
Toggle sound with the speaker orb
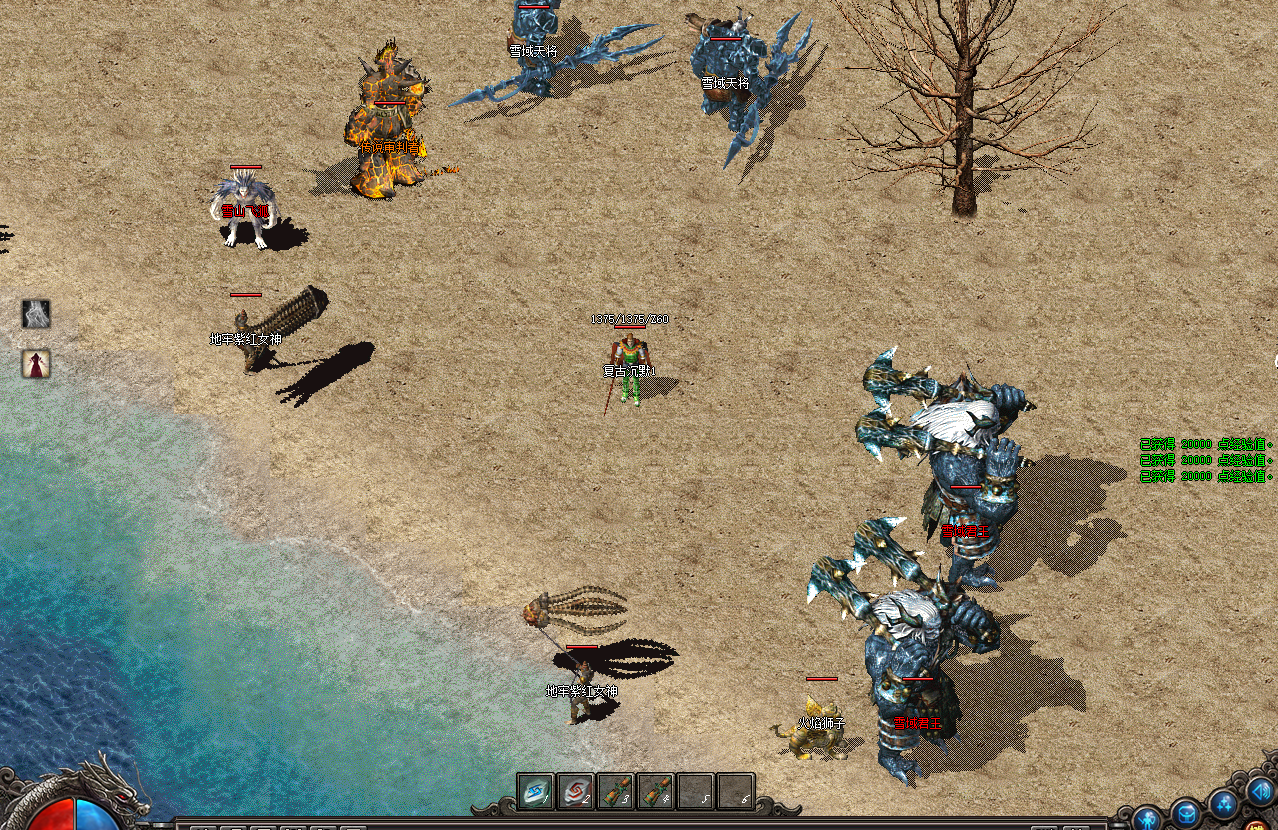[1259, 792]
